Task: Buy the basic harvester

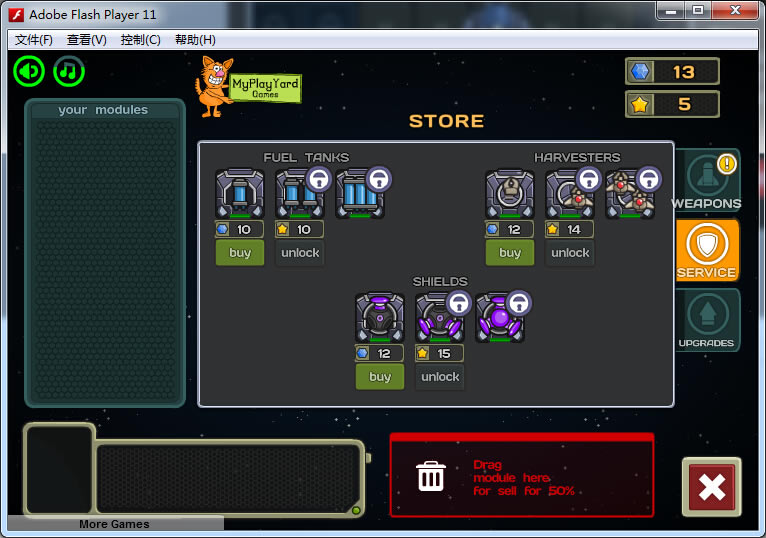Action: 510,253
